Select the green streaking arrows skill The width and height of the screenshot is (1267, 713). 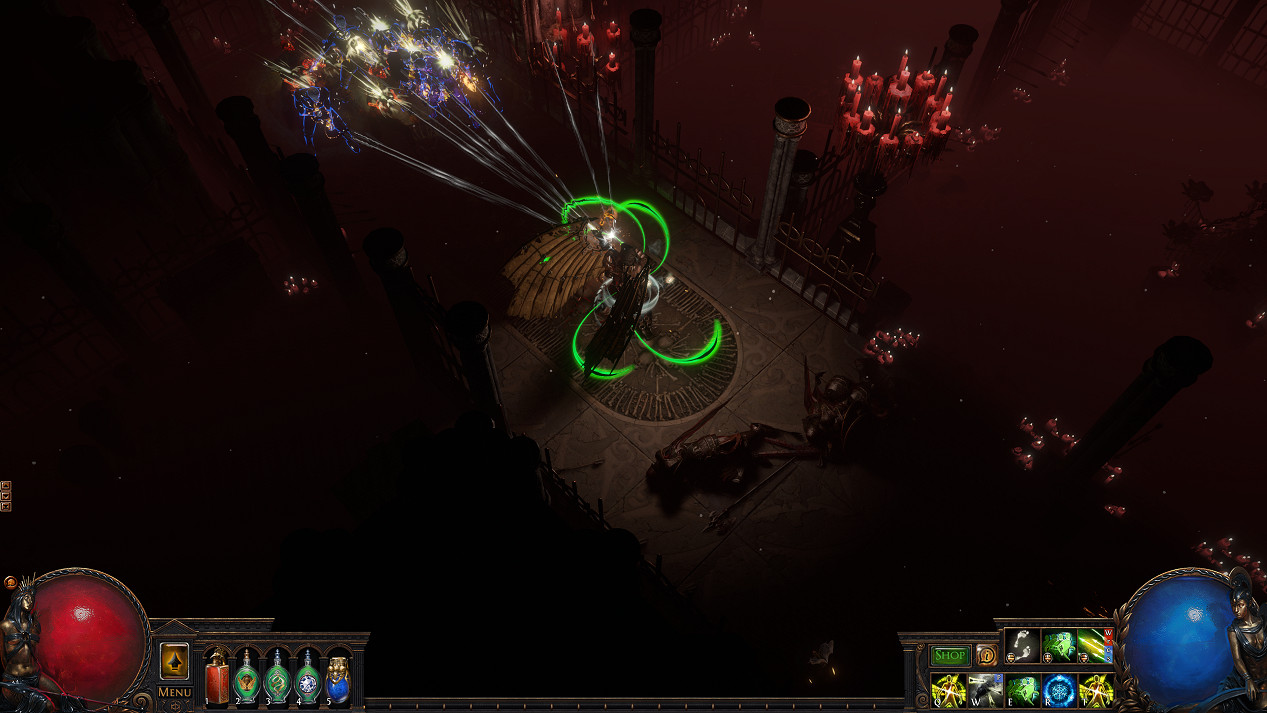[1095, 646]
